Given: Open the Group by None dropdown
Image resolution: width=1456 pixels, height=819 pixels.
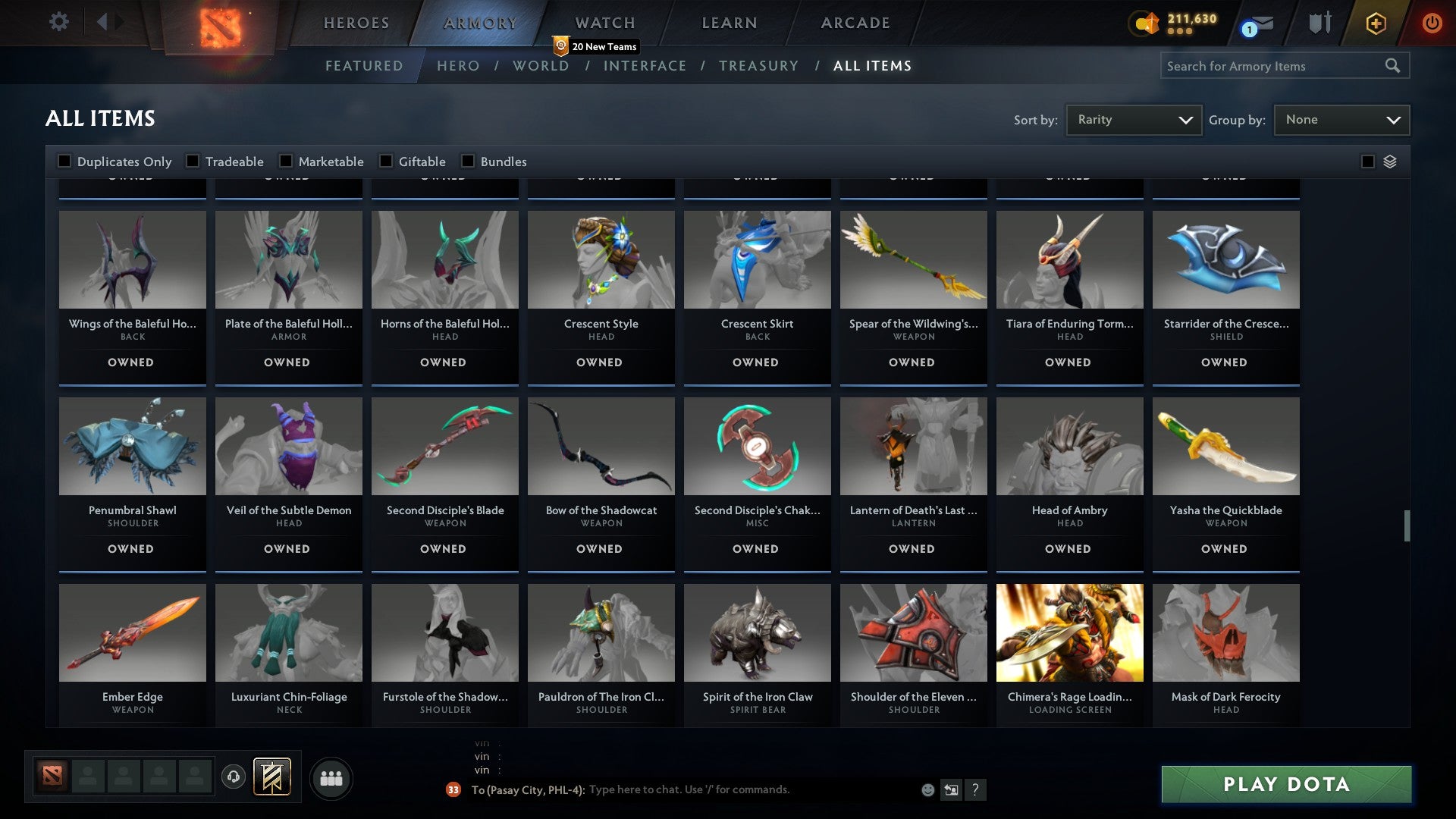Looking at the screenshot, I should [x=1341, y=119].
